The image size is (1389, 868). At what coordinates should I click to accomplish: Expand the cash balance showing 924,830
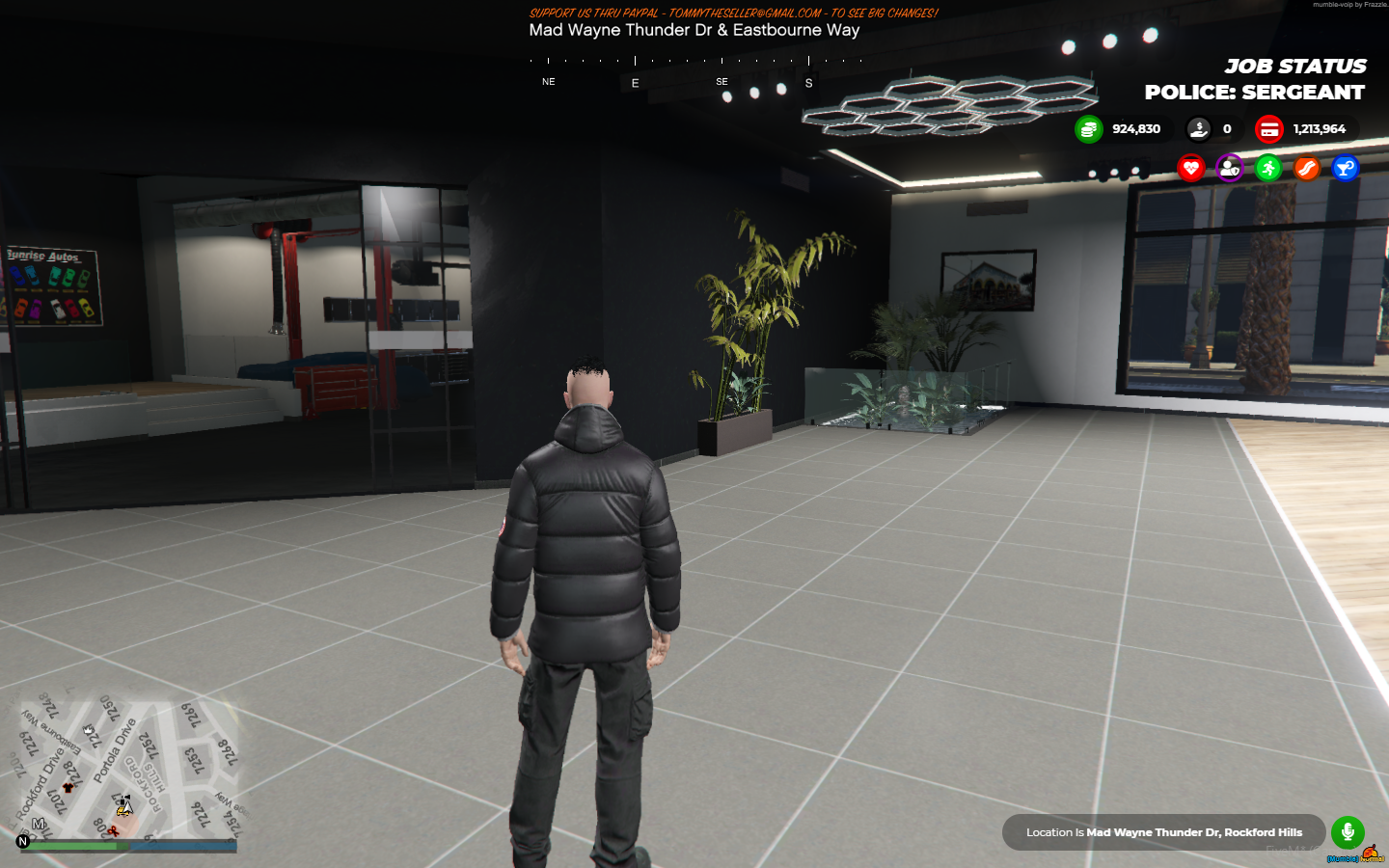[1134, 128]
